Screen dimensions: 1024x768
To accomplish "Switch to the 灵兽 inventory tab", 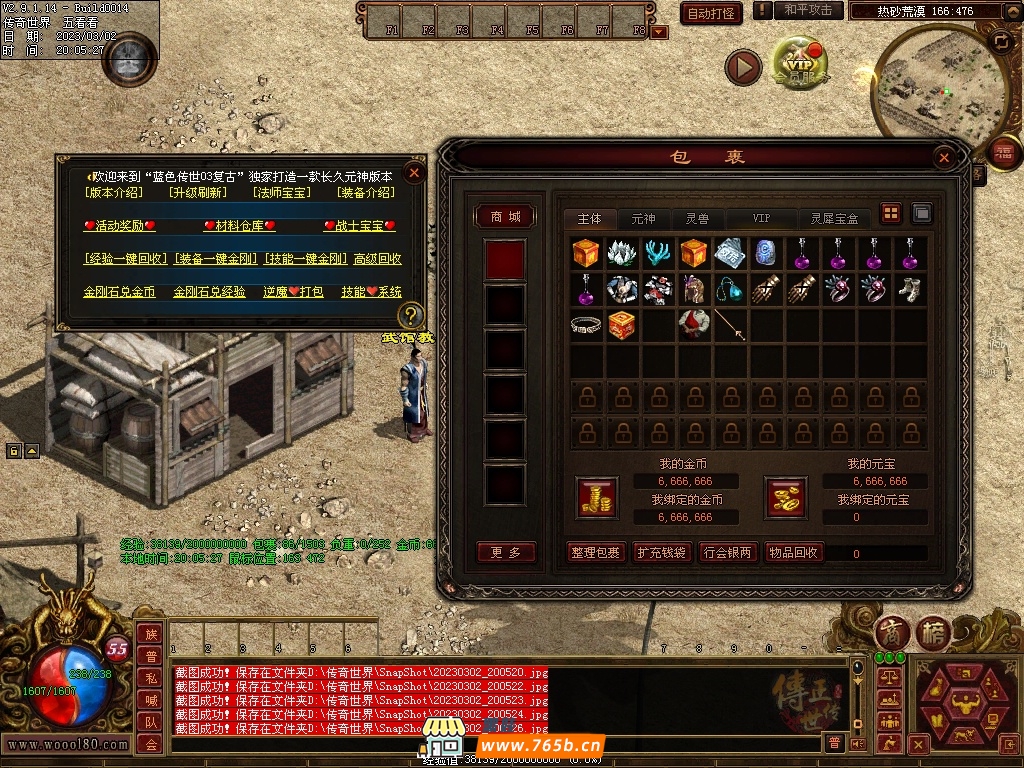I will (x=697, y=218).
